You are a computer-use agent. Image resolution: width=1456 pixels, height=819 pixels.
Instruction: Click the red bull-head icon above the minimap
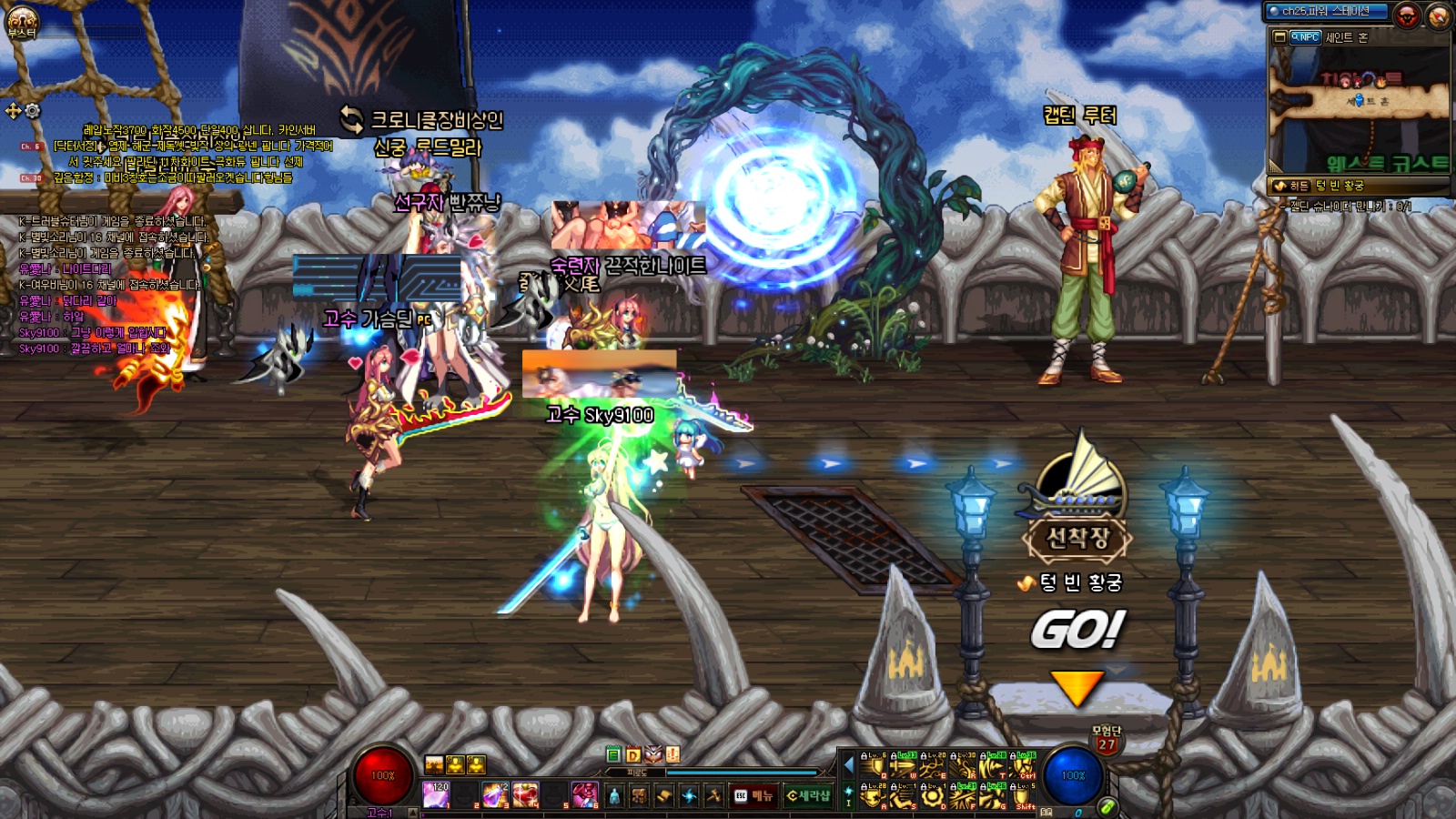1407,15
